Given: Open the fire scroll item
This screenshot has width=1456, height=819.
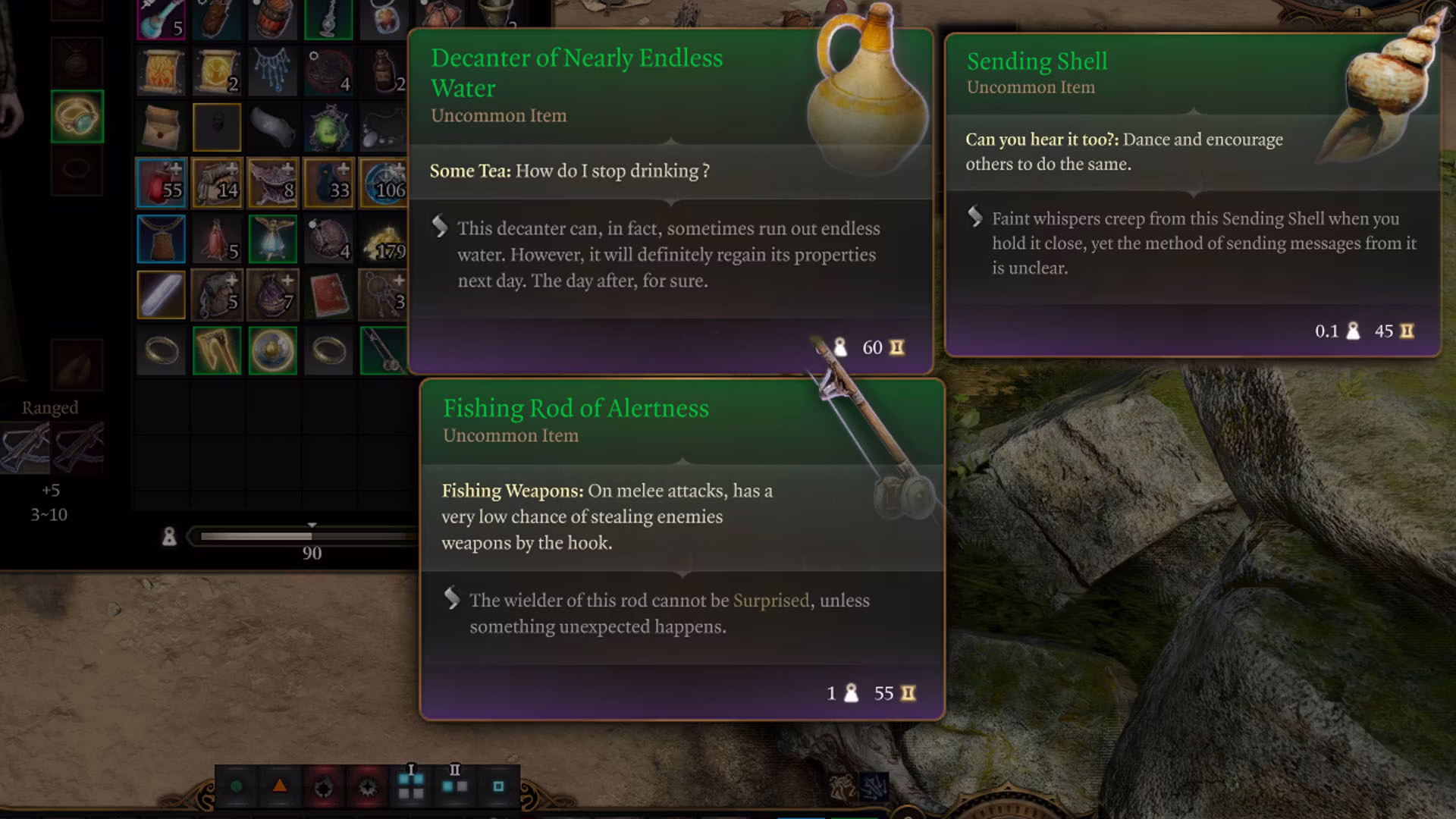Looking at the screenshot, I should click(161, 72).
